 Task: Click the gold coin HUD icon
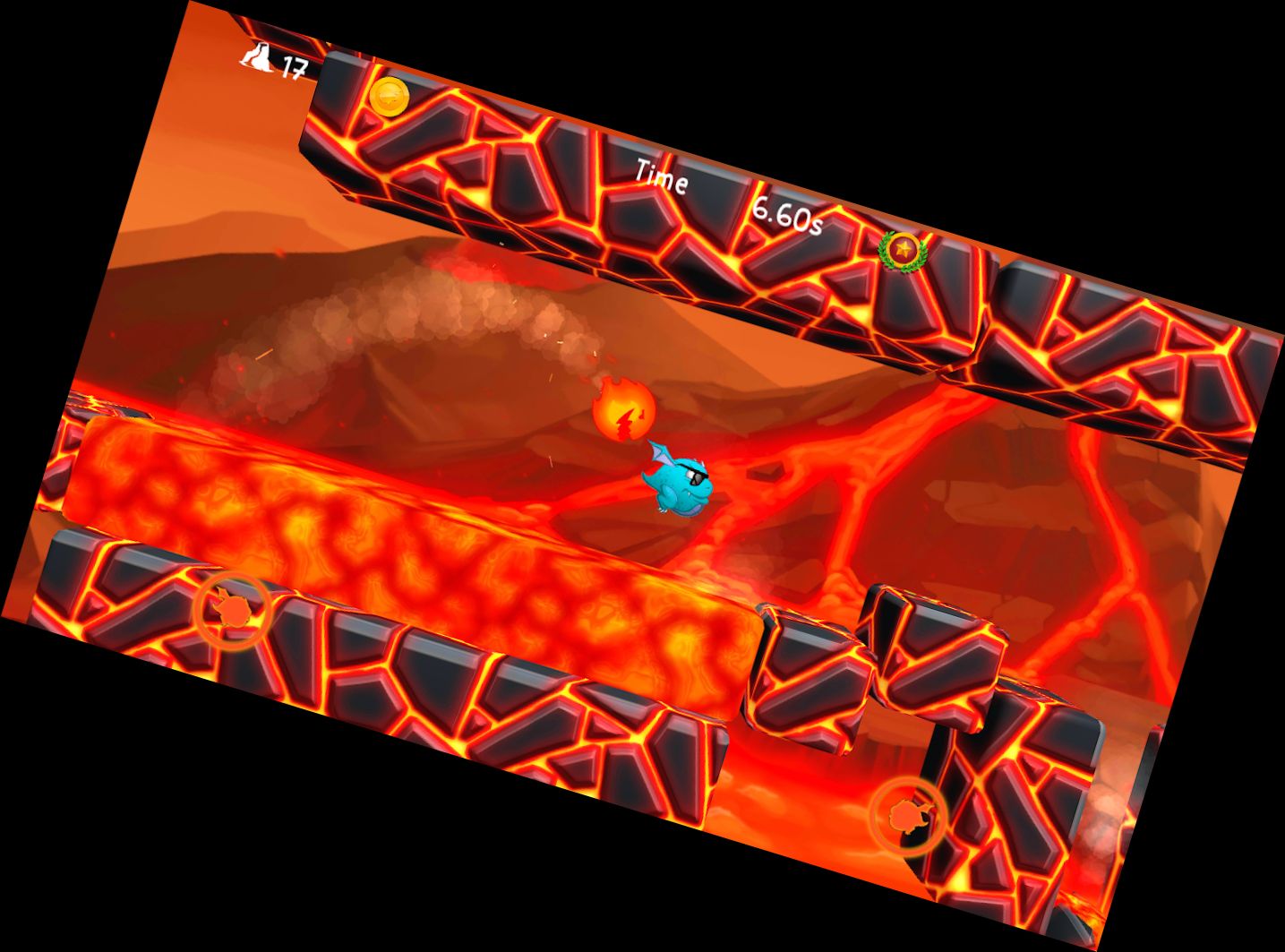tap(390, 96)
